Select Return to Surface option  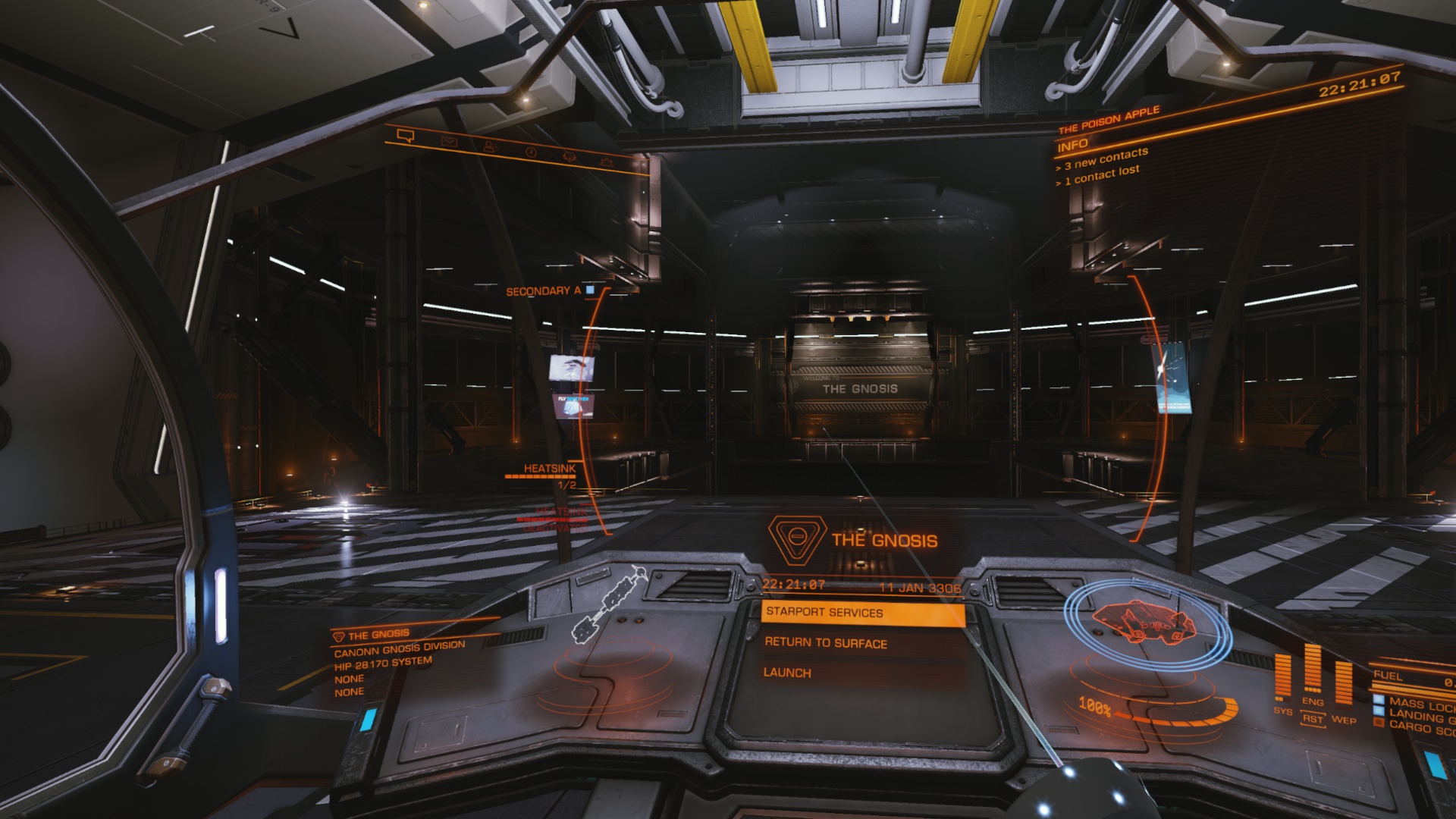(826, 643)
